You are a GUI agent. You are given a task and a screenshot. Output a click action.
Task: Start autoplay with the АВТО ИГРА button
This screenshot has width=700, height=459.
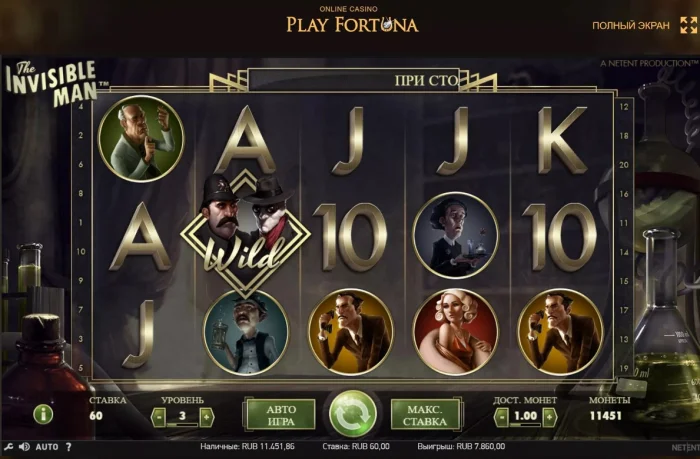(279, 413)
